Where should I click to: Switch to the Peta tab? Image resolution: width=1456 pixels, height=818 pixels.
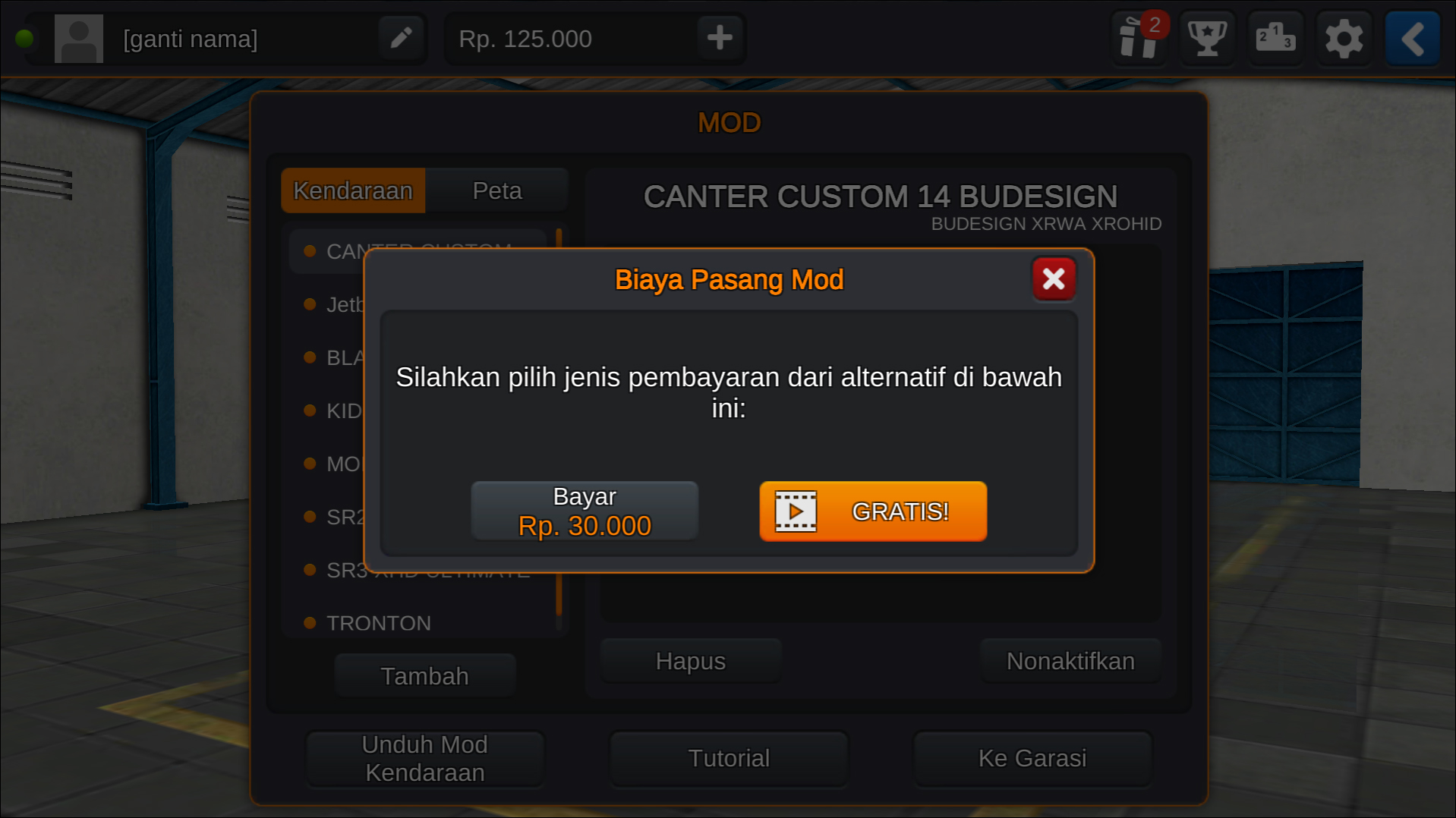(x=497, y=190)
